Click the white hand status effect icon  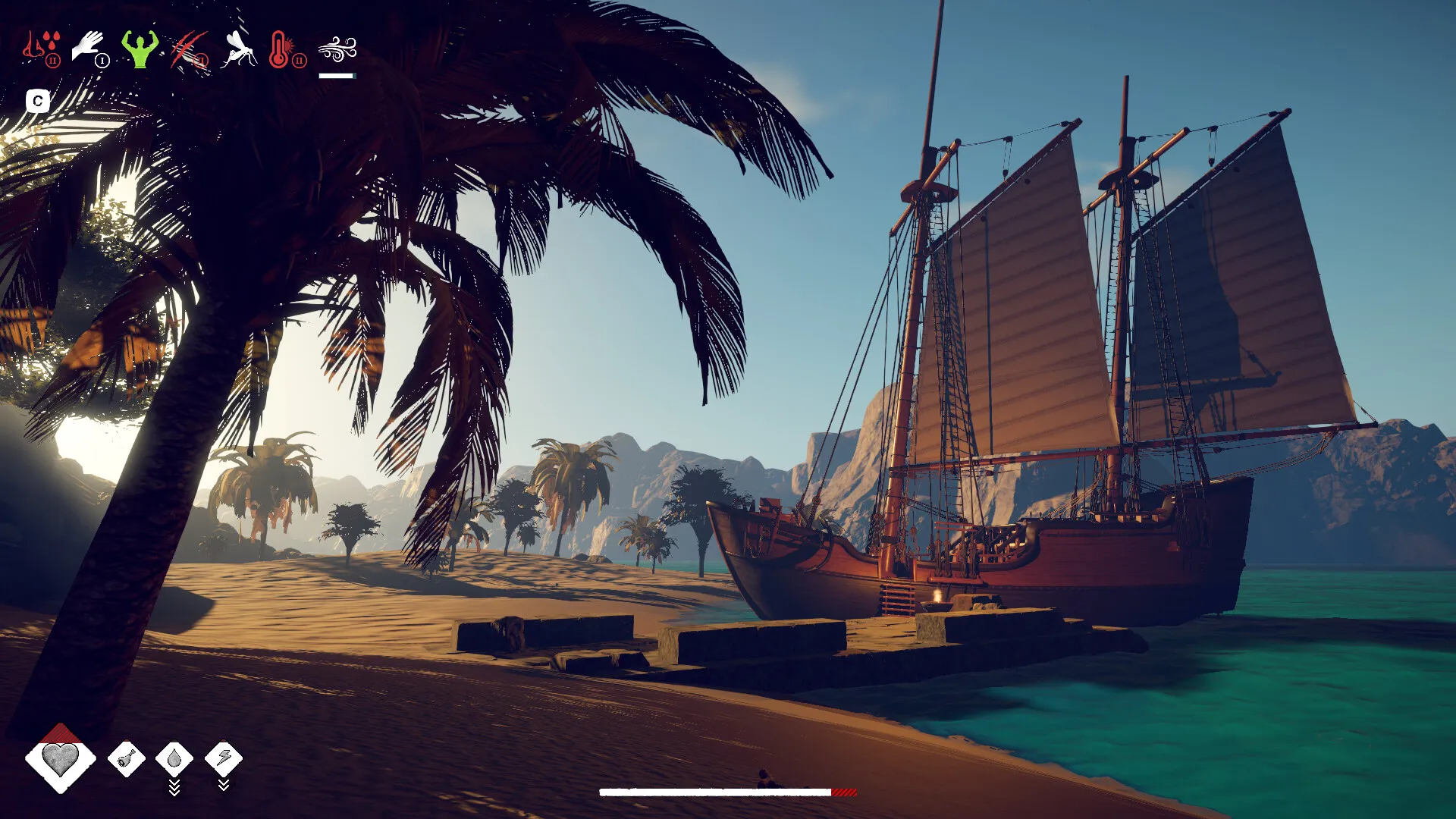[89, 48]
